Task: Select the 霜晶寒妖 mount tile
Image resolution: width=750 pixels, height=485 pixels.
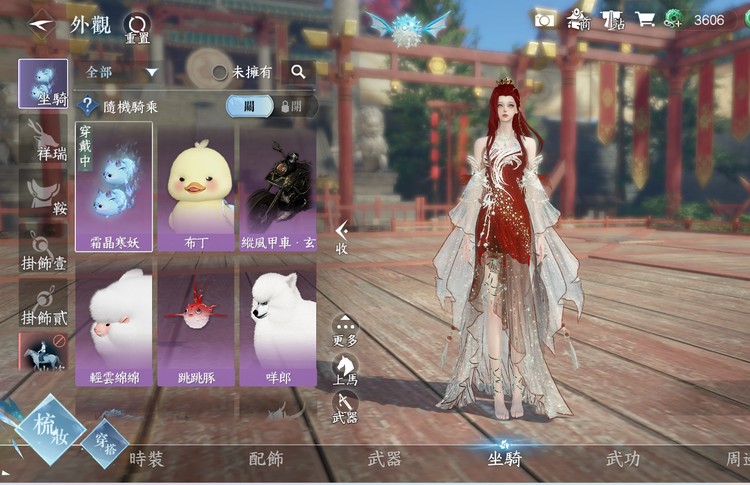Action: point(114,186)
